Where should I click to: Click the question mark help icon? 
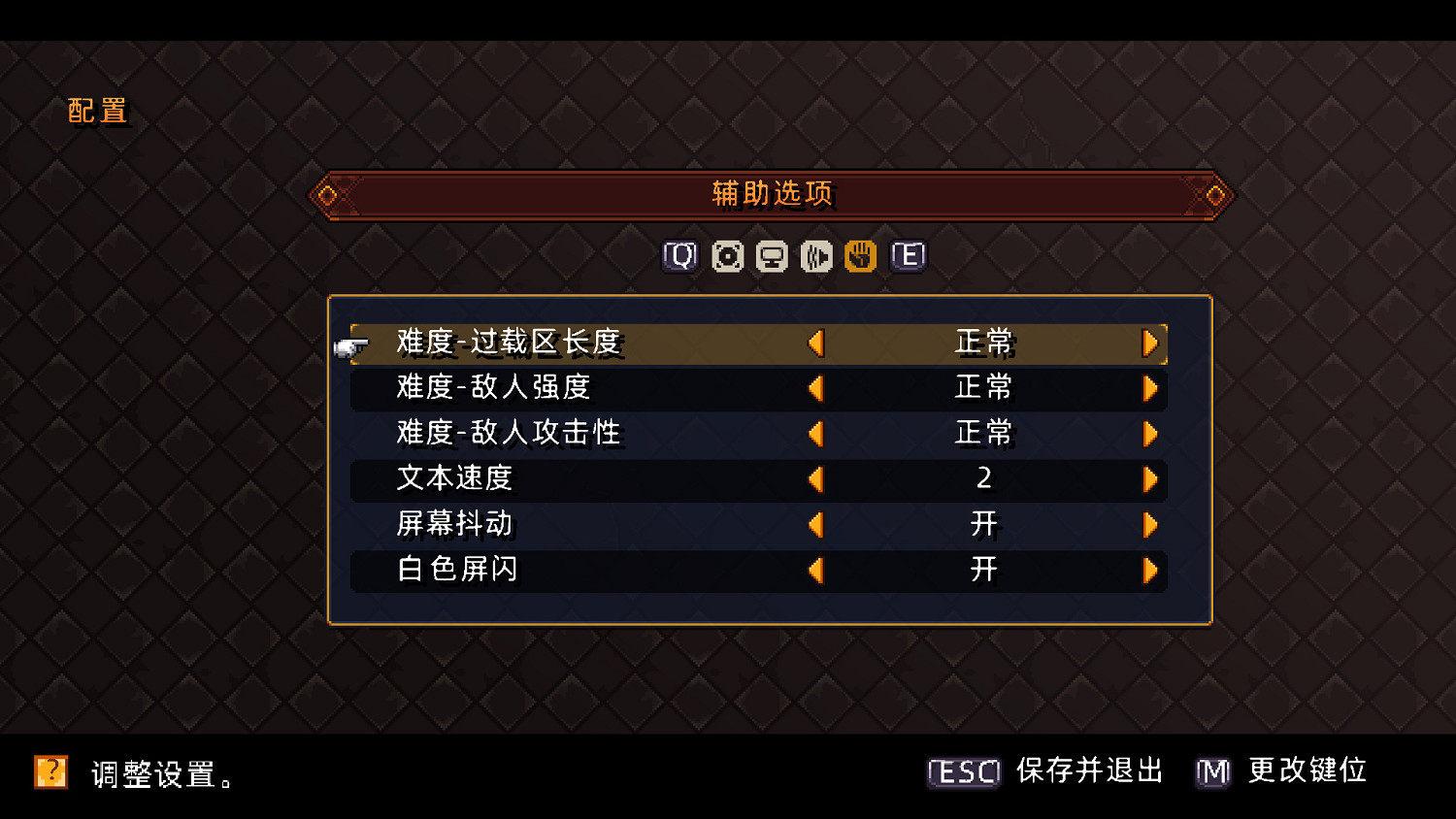tap(51, 773)
